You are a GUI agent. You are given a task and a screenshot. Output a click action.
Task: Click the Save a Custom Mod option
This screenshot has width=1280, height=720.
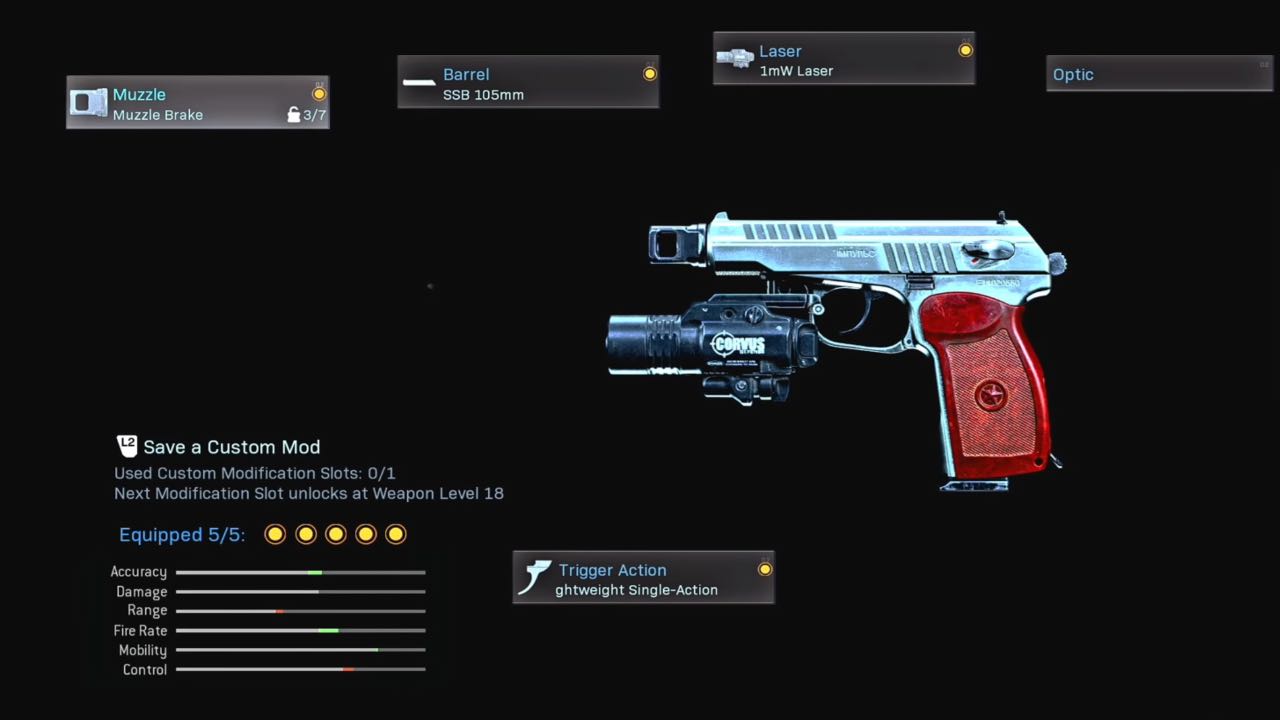pyautogui.click(x=231, y=447)
